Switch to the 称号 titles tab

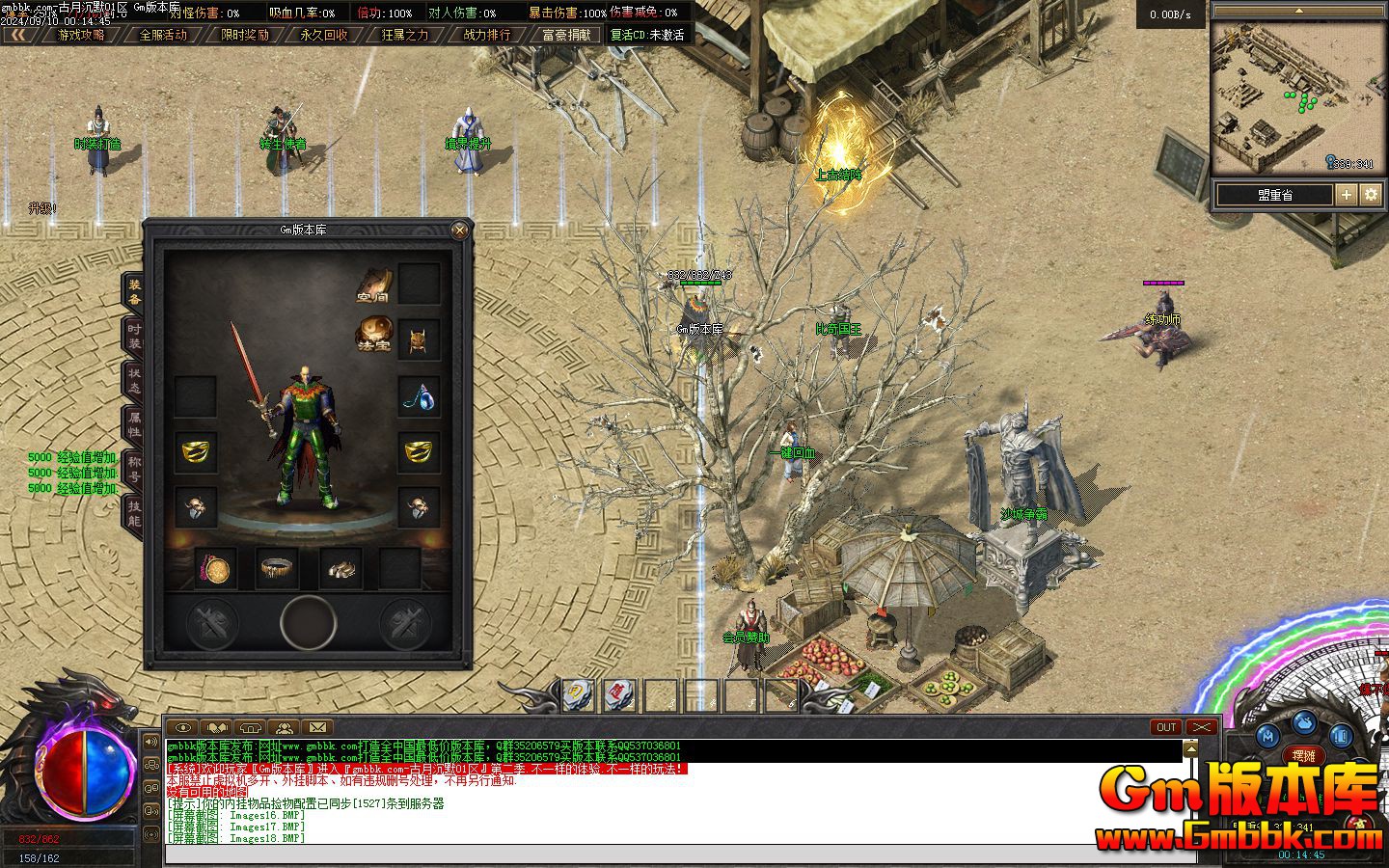(134, 469)
